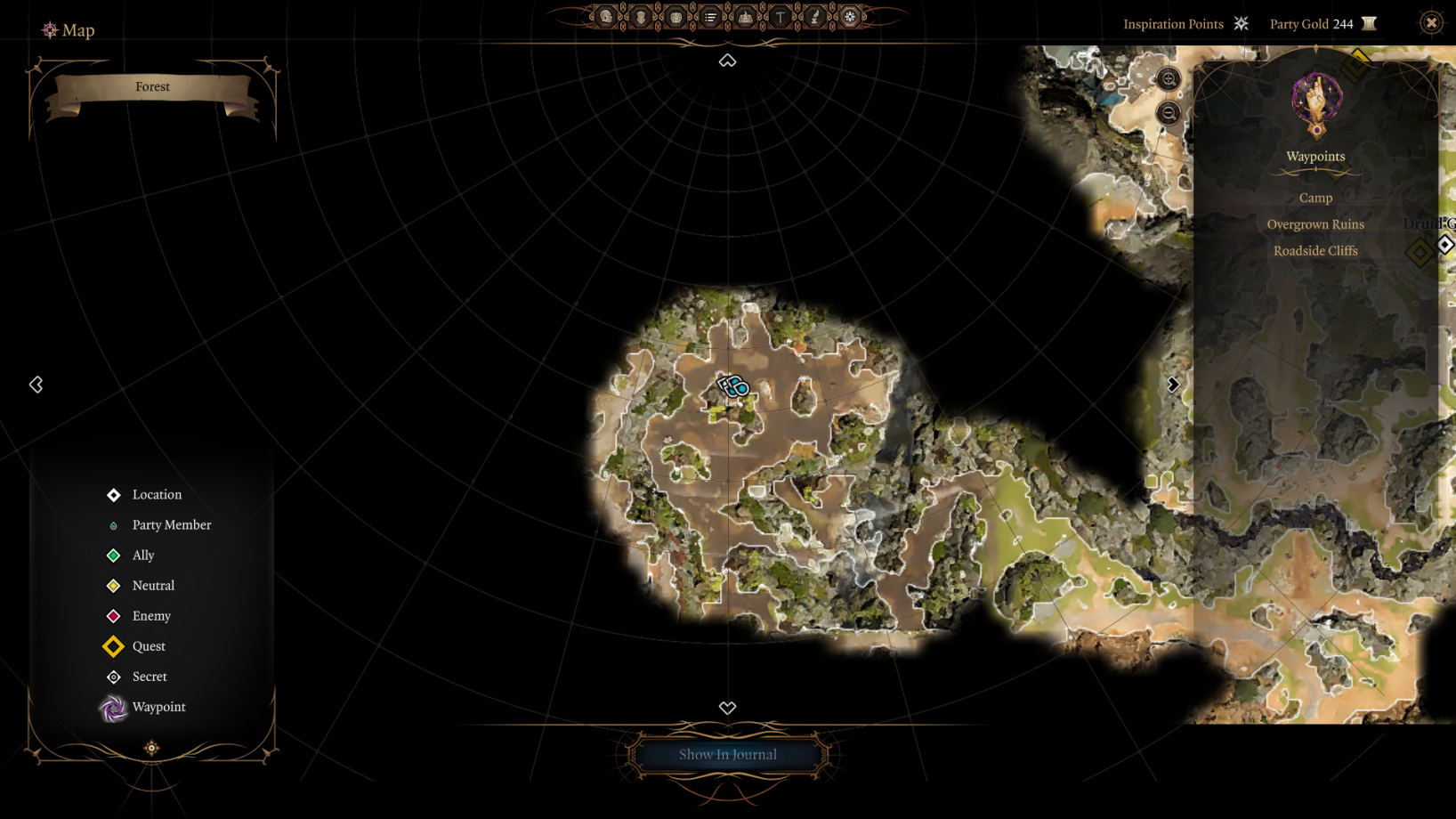Screen dimensions: 1456x819
Task: Pan the map with the right chevron
Action: click(1173, 385)
